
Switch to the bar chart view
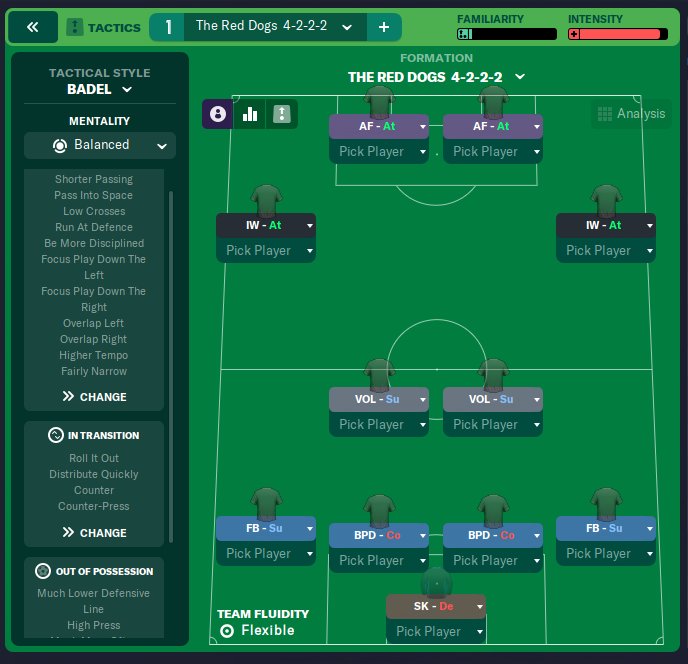250,115
